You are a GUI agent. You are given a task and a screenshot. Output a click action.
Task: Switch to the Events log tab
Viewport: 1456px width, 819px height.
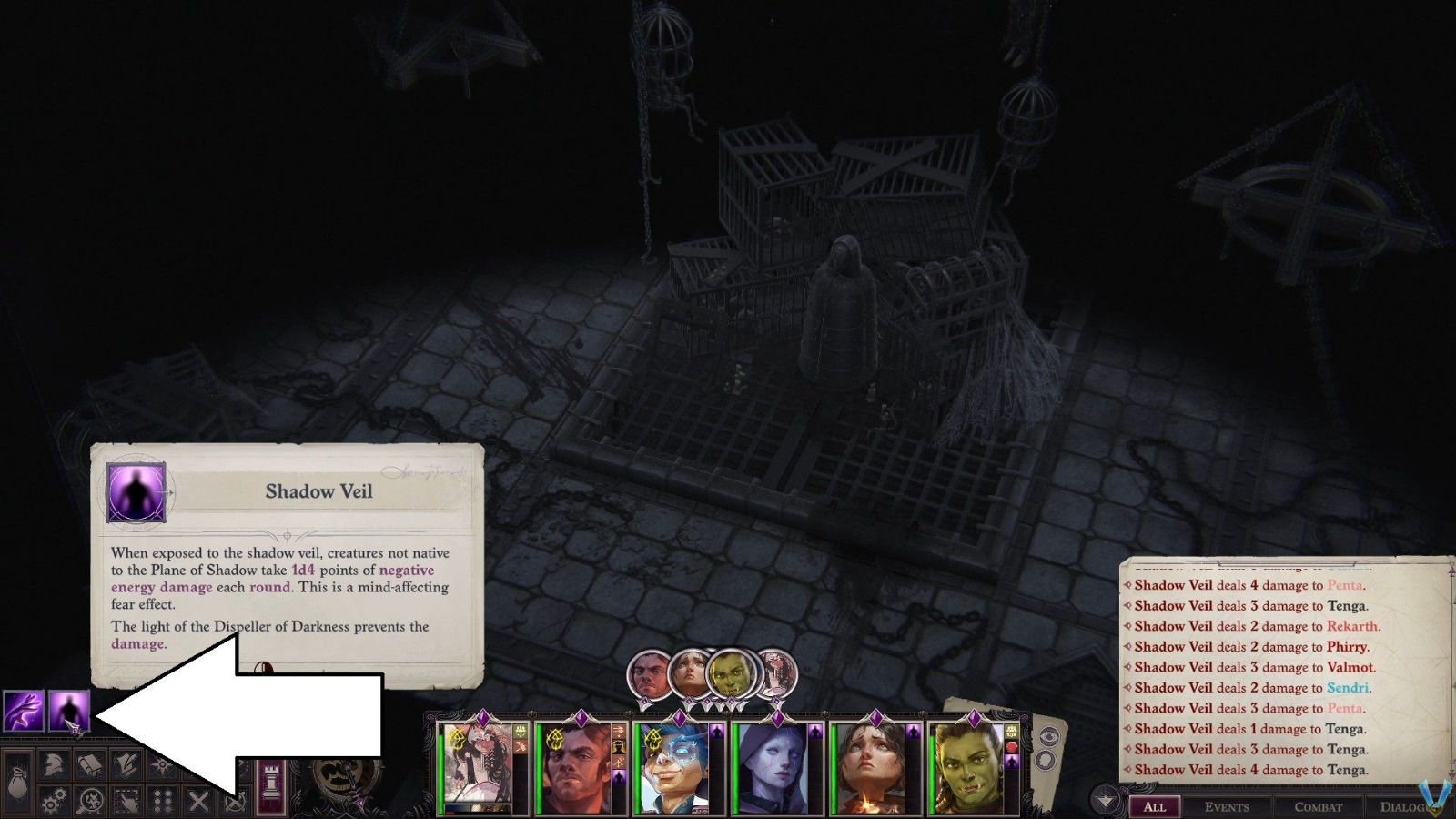[x=1228, y=807]
